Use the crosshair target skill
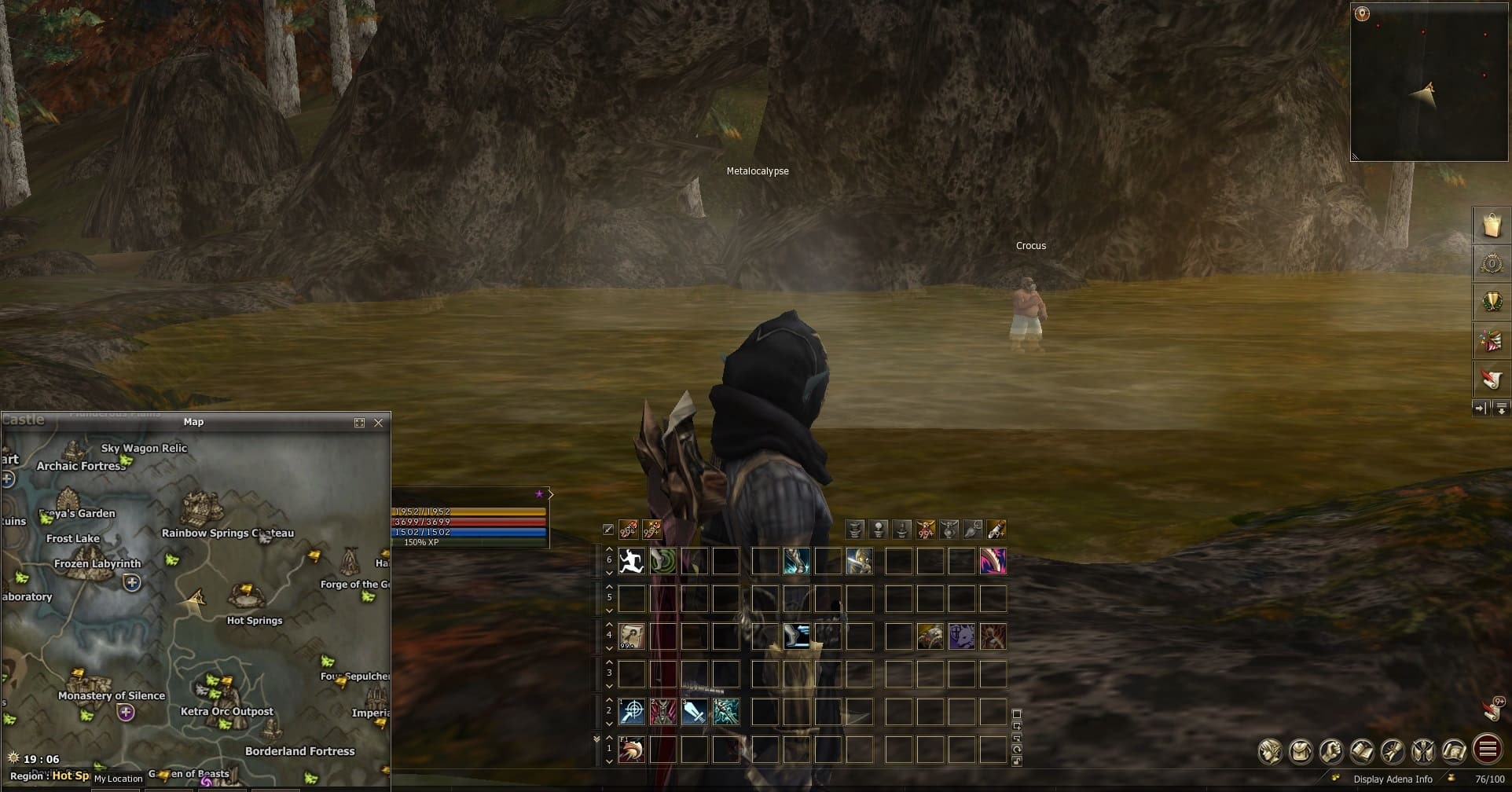This screenshot has width=1512, height=792. [x=631, y=712]
